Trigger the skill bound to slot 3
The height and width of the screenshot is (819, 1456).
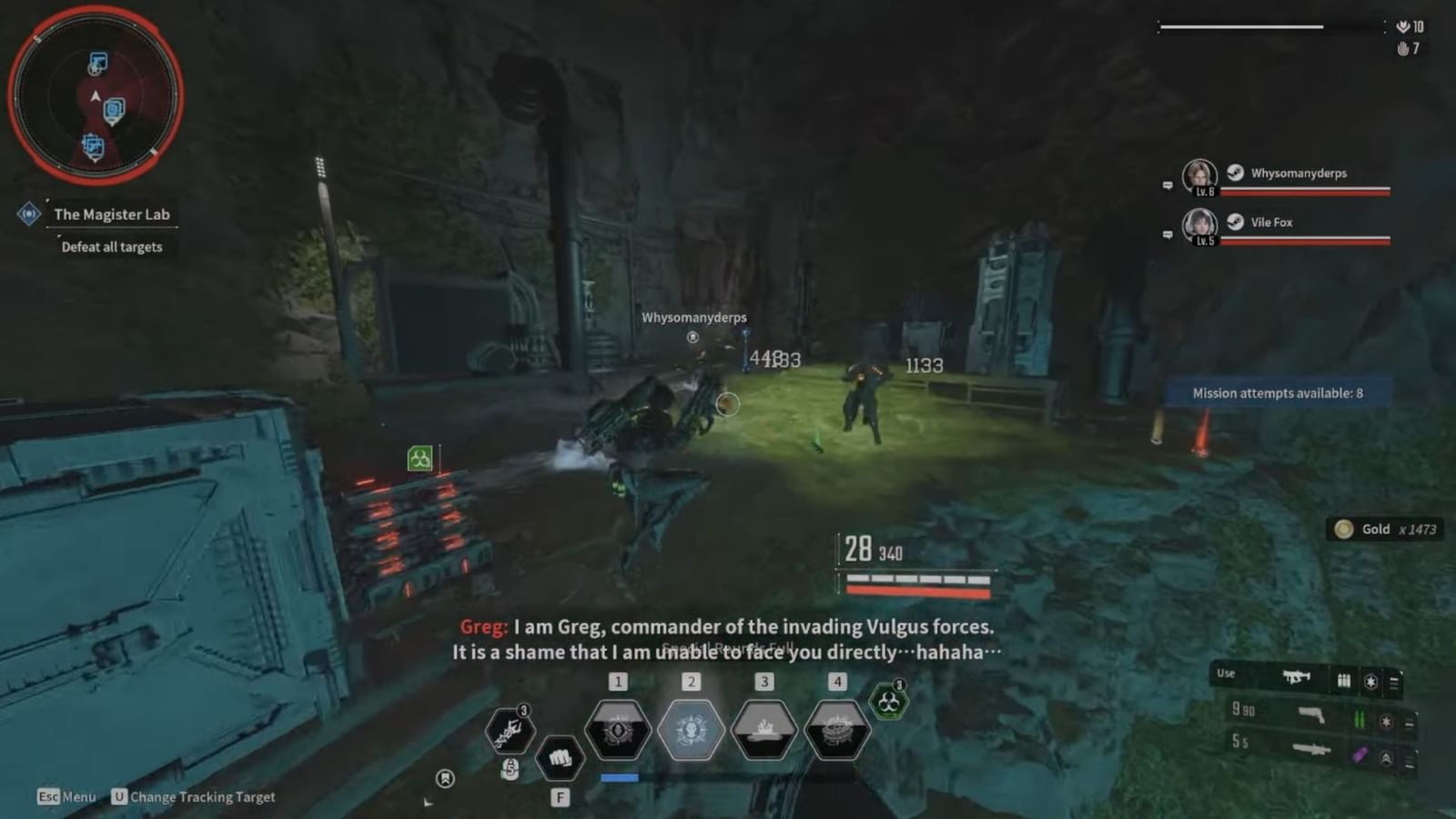pyautogui.click(x=765, y=730)
